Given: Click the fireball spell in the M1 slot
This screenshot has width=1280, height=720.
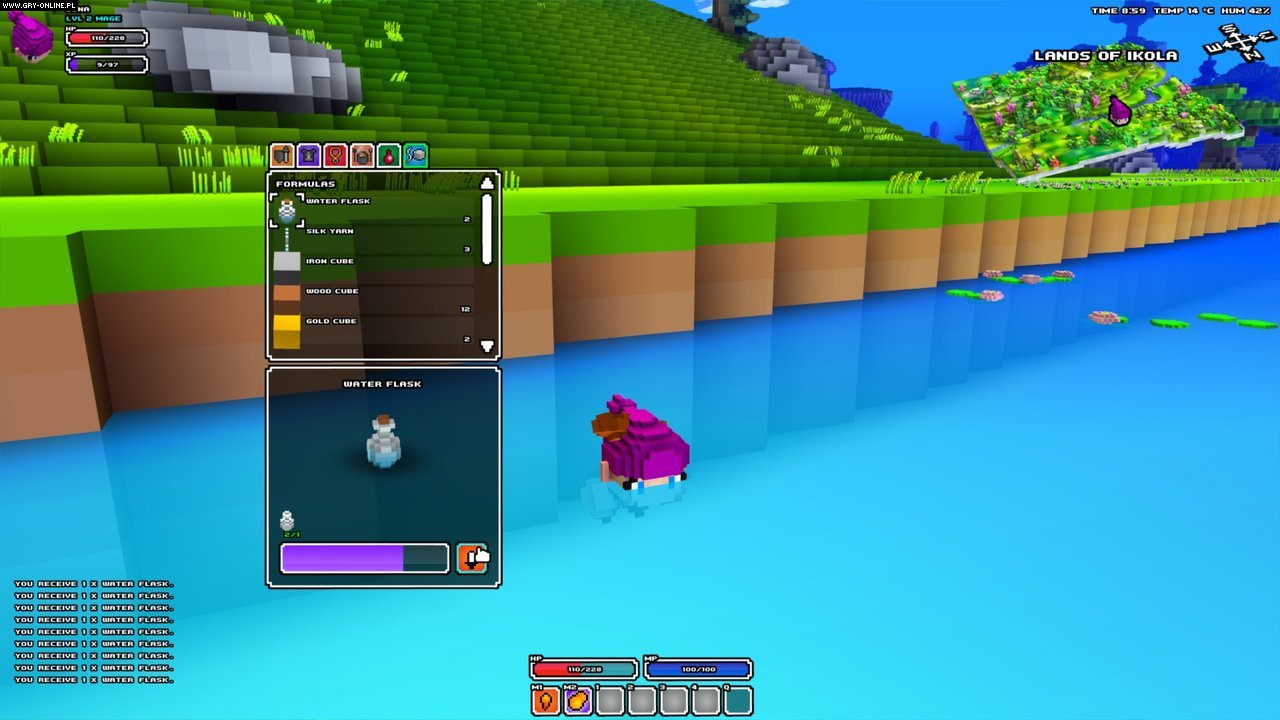Looking at the screenshot, I should click(547, 701).
